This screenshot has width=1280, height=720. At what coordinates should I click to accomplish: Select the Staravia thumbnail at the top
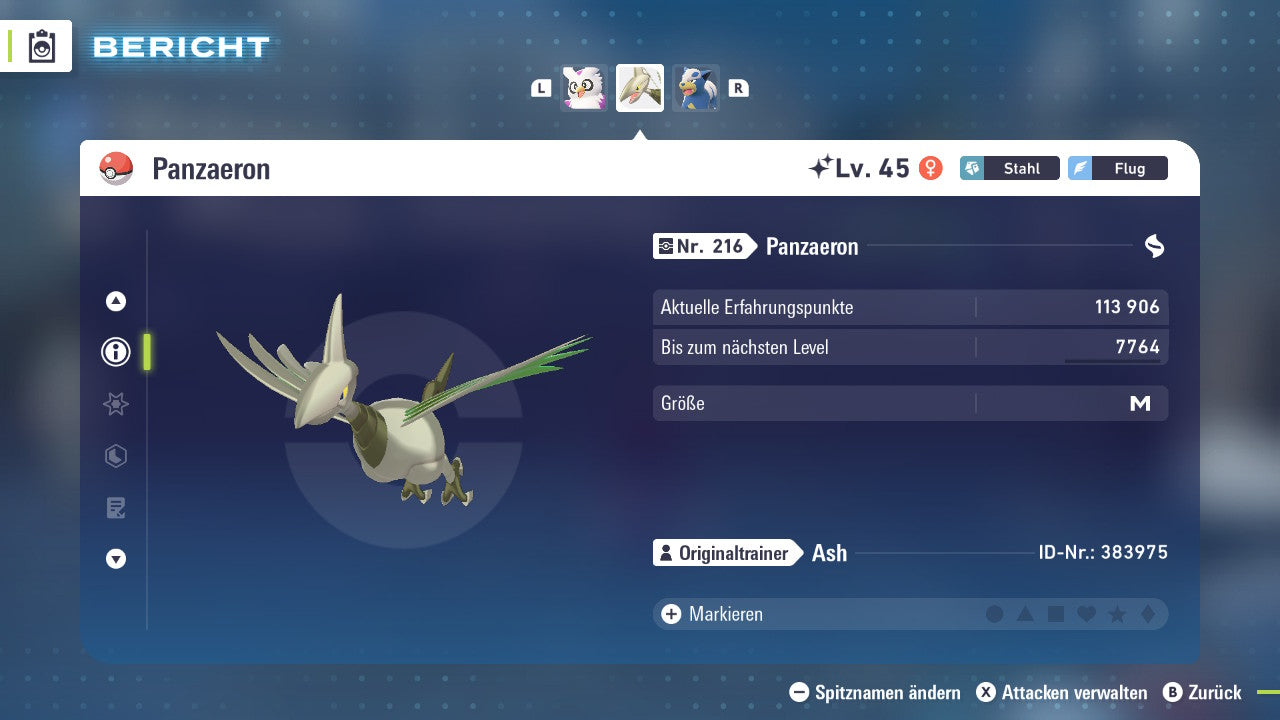point(584,87)
